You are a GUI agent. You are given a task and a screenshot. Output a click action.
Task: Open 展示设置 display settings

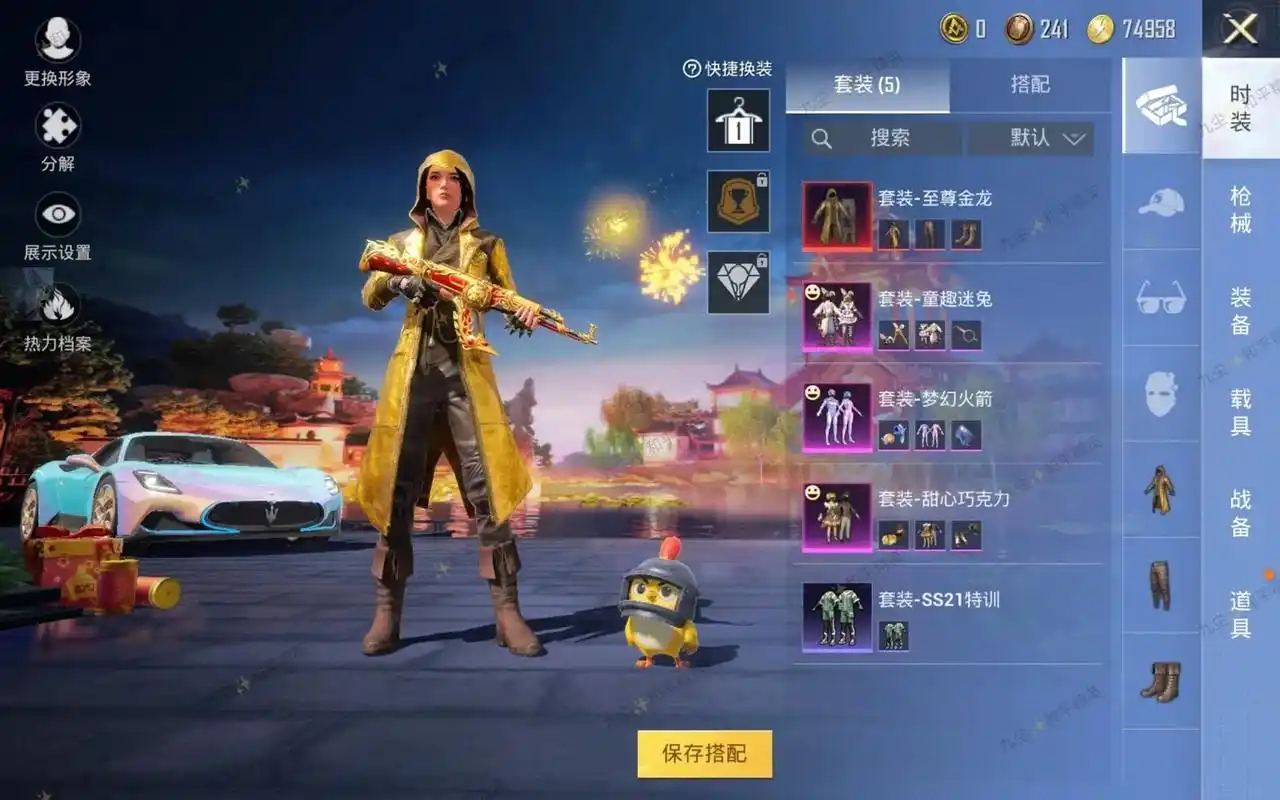click(58, 215)
